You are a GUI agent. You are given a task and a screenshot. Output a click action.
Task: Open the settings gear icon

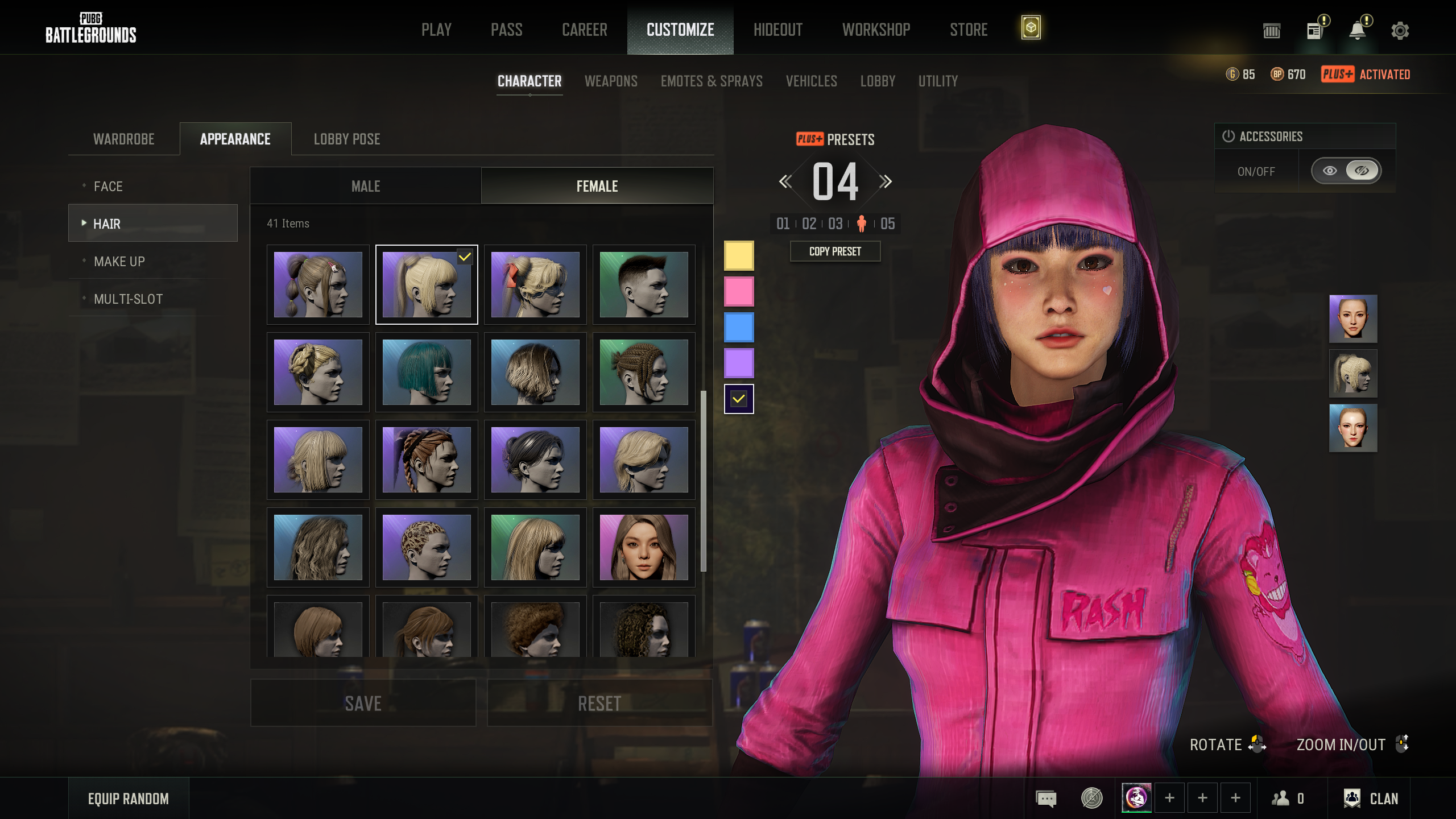coord(1400,31)
